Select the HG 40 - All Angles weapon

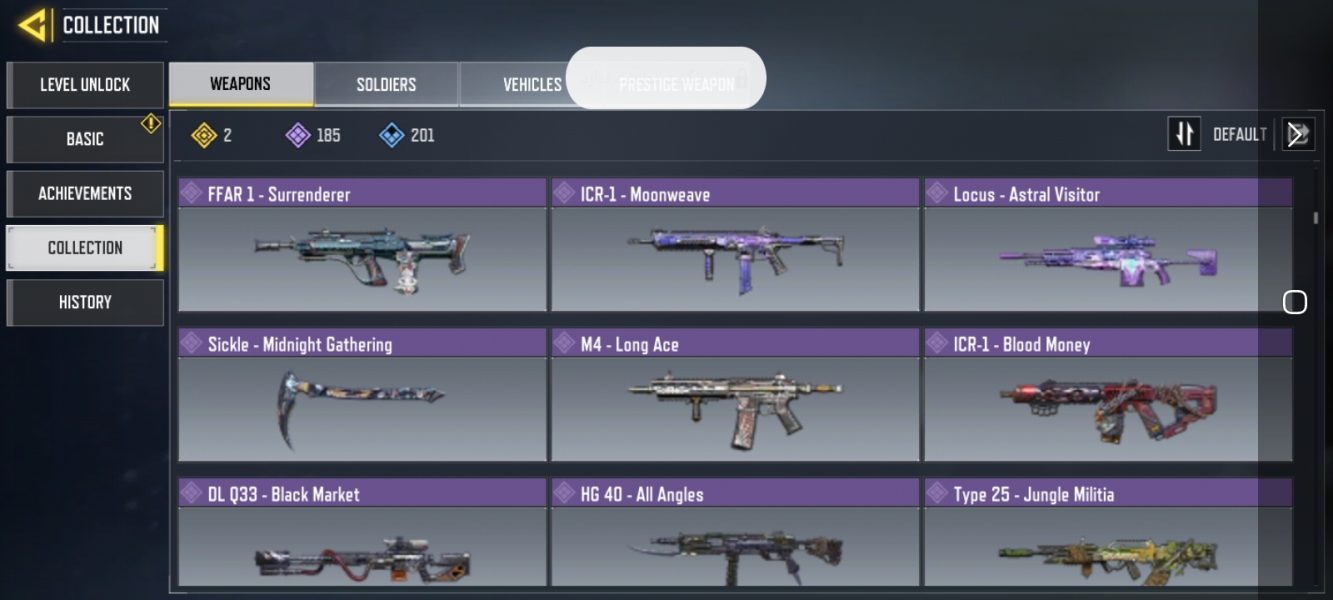735,535
